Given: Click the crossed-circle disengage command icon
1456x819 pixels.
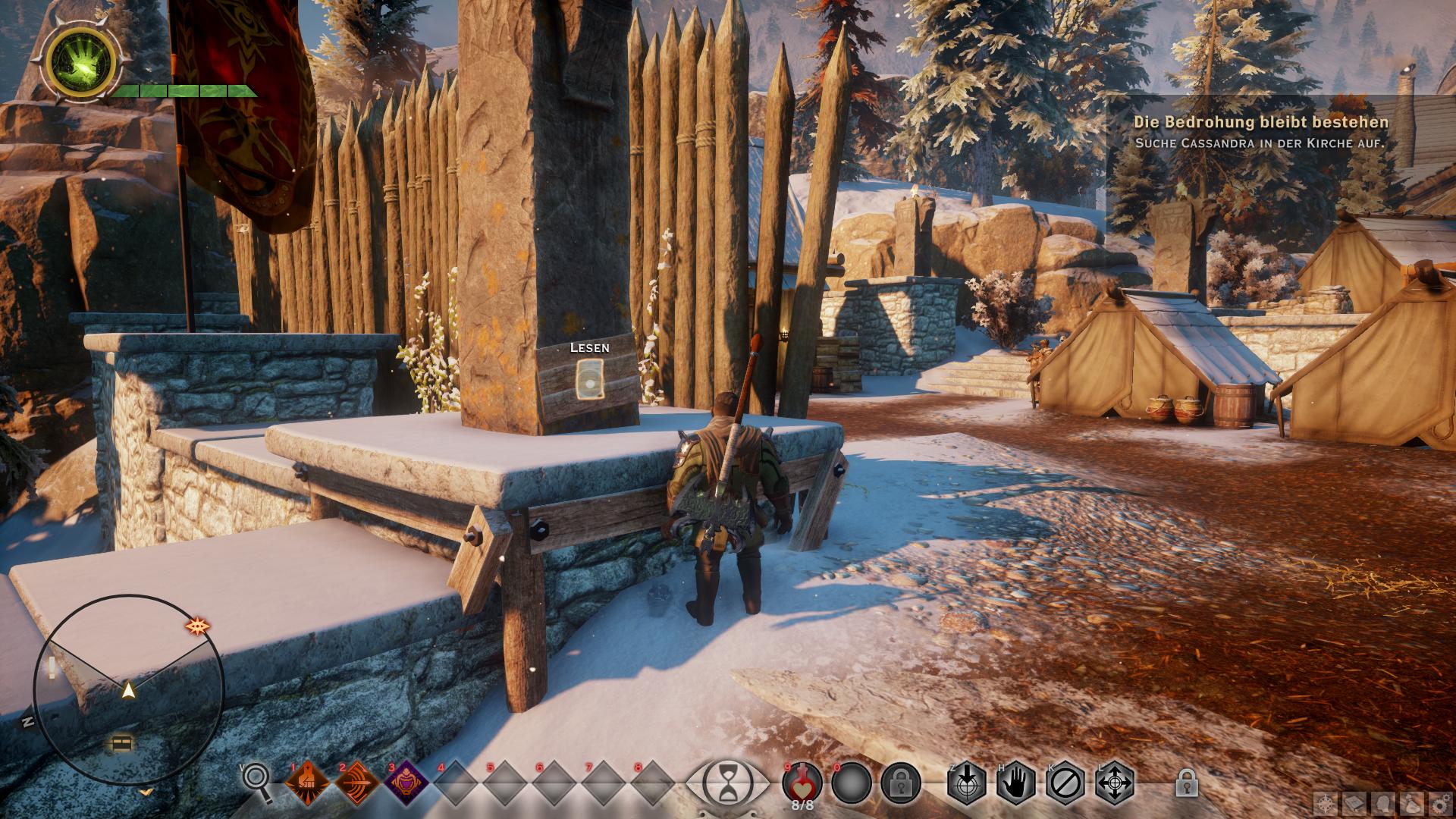Looking at the screenshot, I should pyautogui.click(x=1065, y=783).
